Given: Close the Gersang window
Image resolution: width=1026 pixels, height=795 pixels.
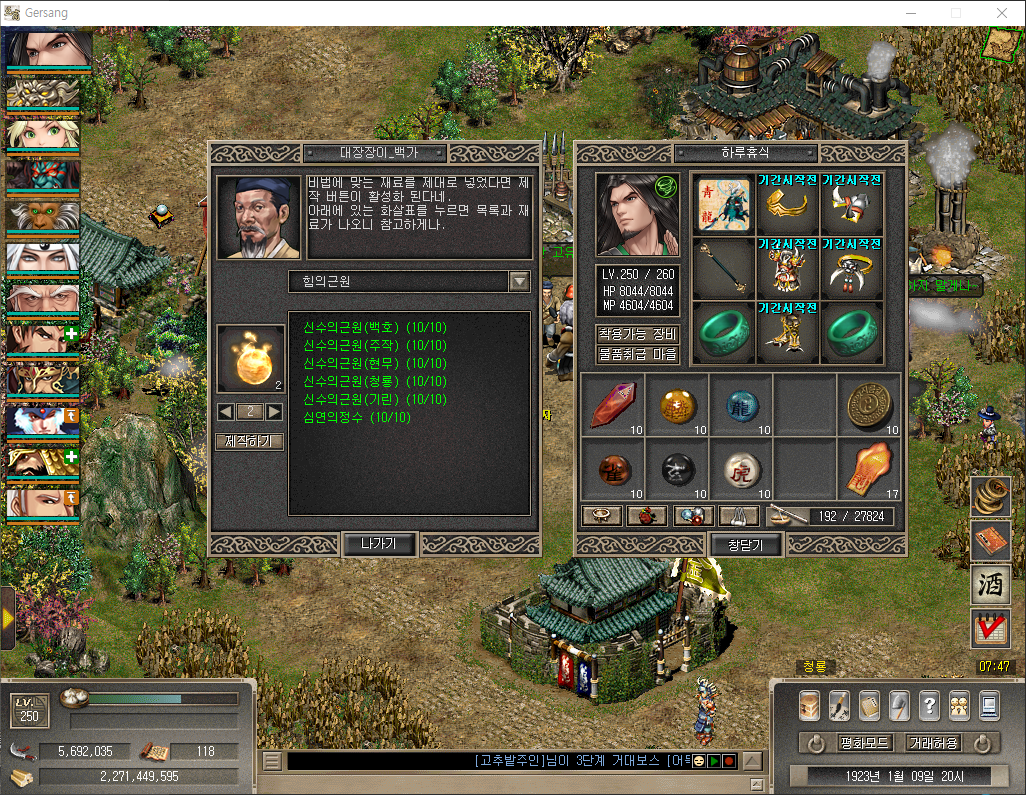Looking at the screenshot, I should pos(1002,13).
